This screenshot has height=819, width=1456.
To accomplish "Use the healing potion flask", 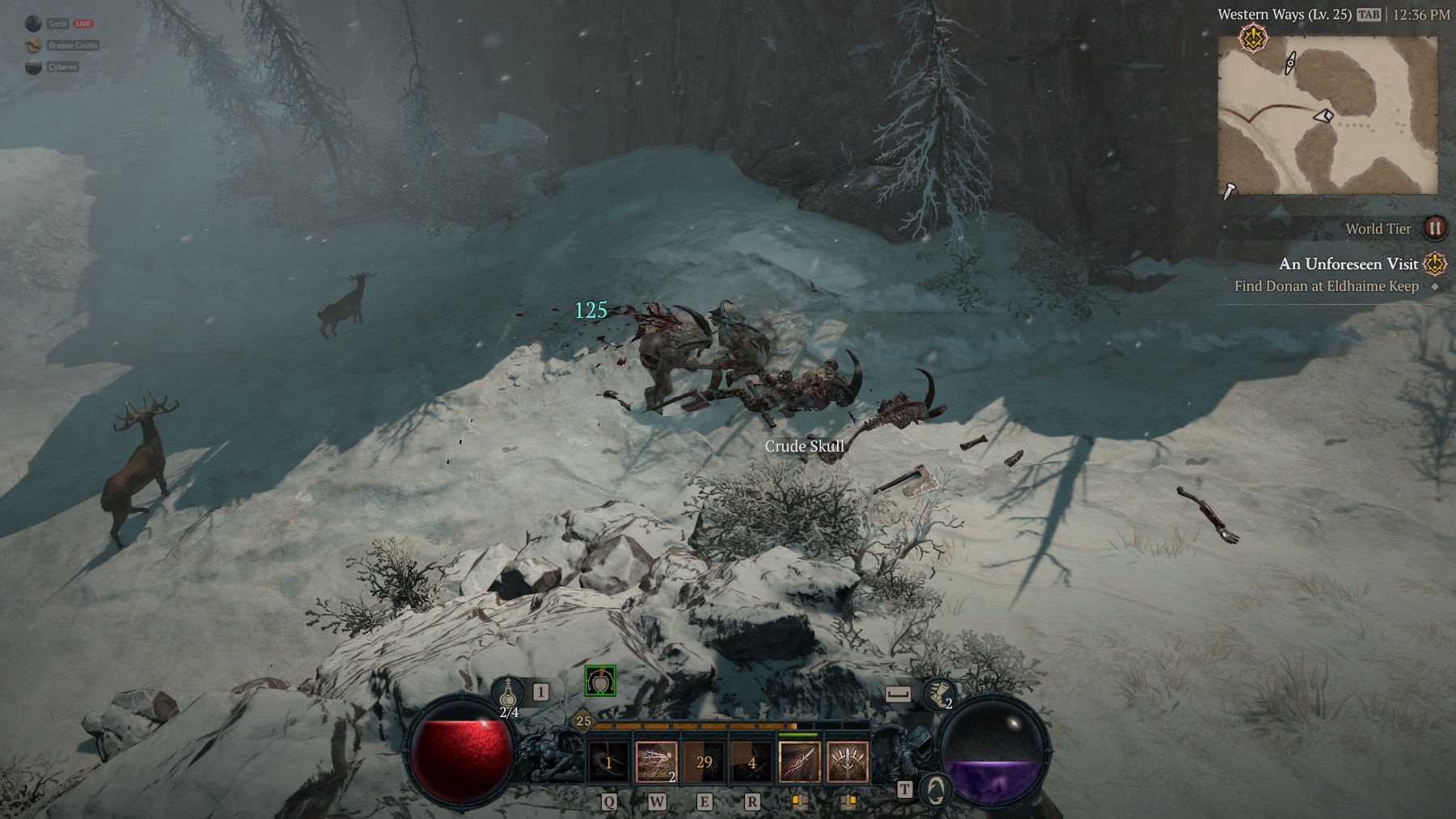I will pyautogui.click(x=508, y=694).
